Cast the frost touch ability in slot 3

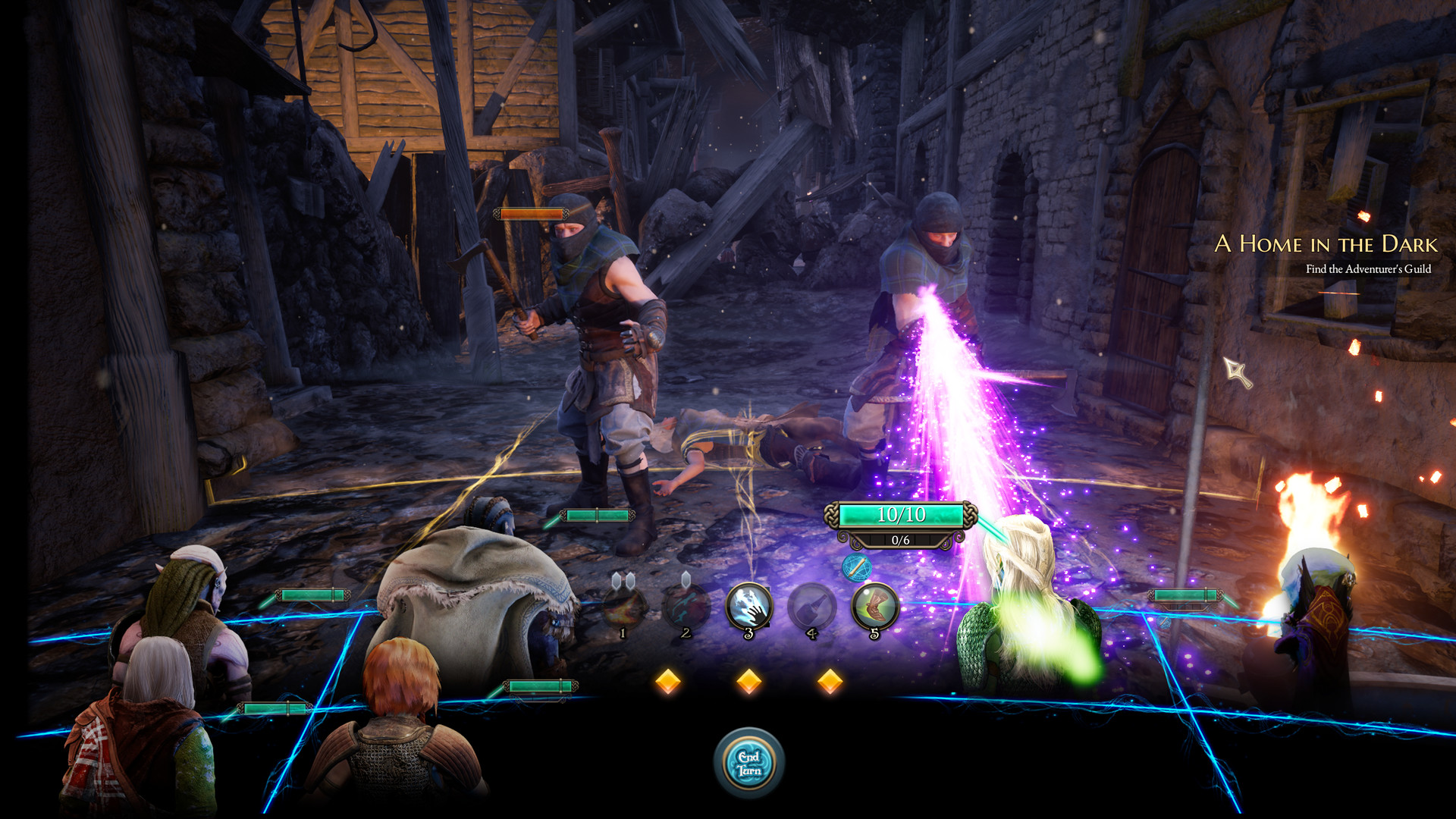click(x=748, y=604)
